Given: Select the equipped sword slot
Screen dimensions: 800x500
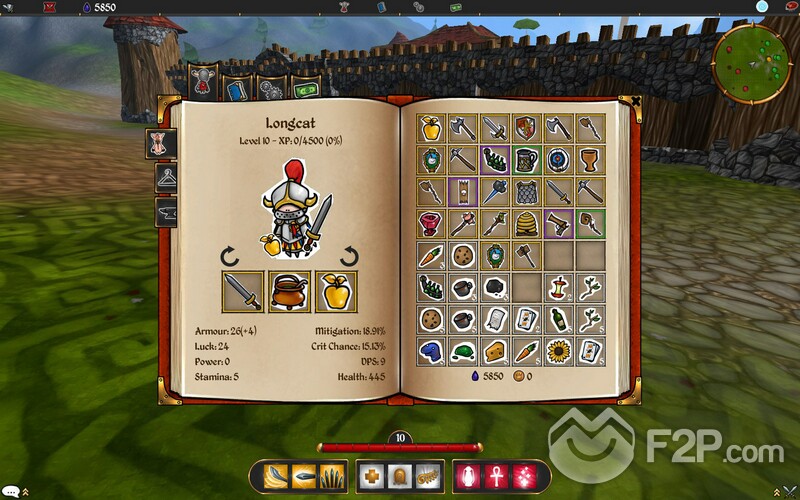Looking at the screenshot, I should (x=243, y=292).
